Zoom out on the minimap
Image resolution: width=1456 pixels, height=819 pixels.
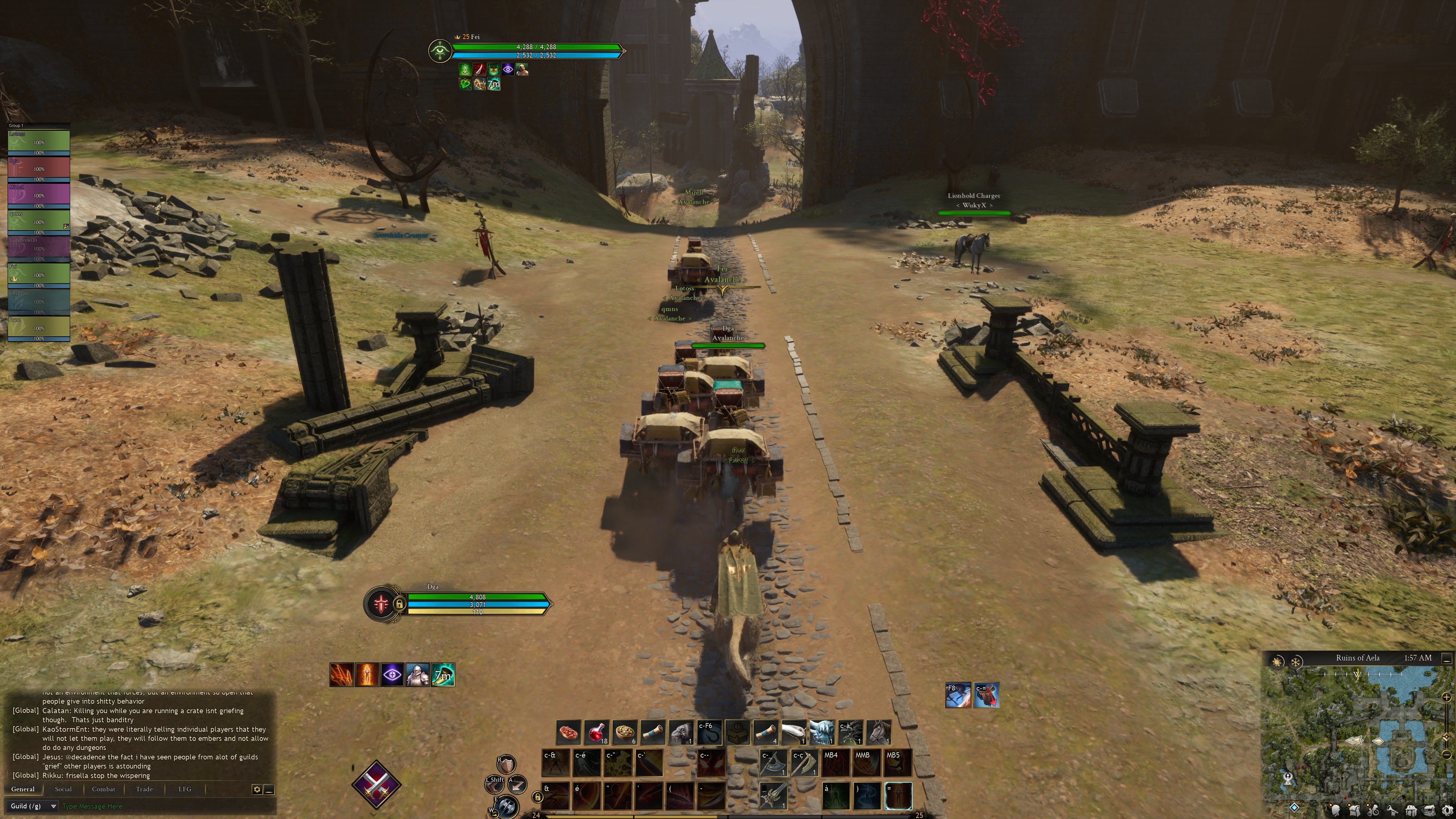(x=1447, y=755)
